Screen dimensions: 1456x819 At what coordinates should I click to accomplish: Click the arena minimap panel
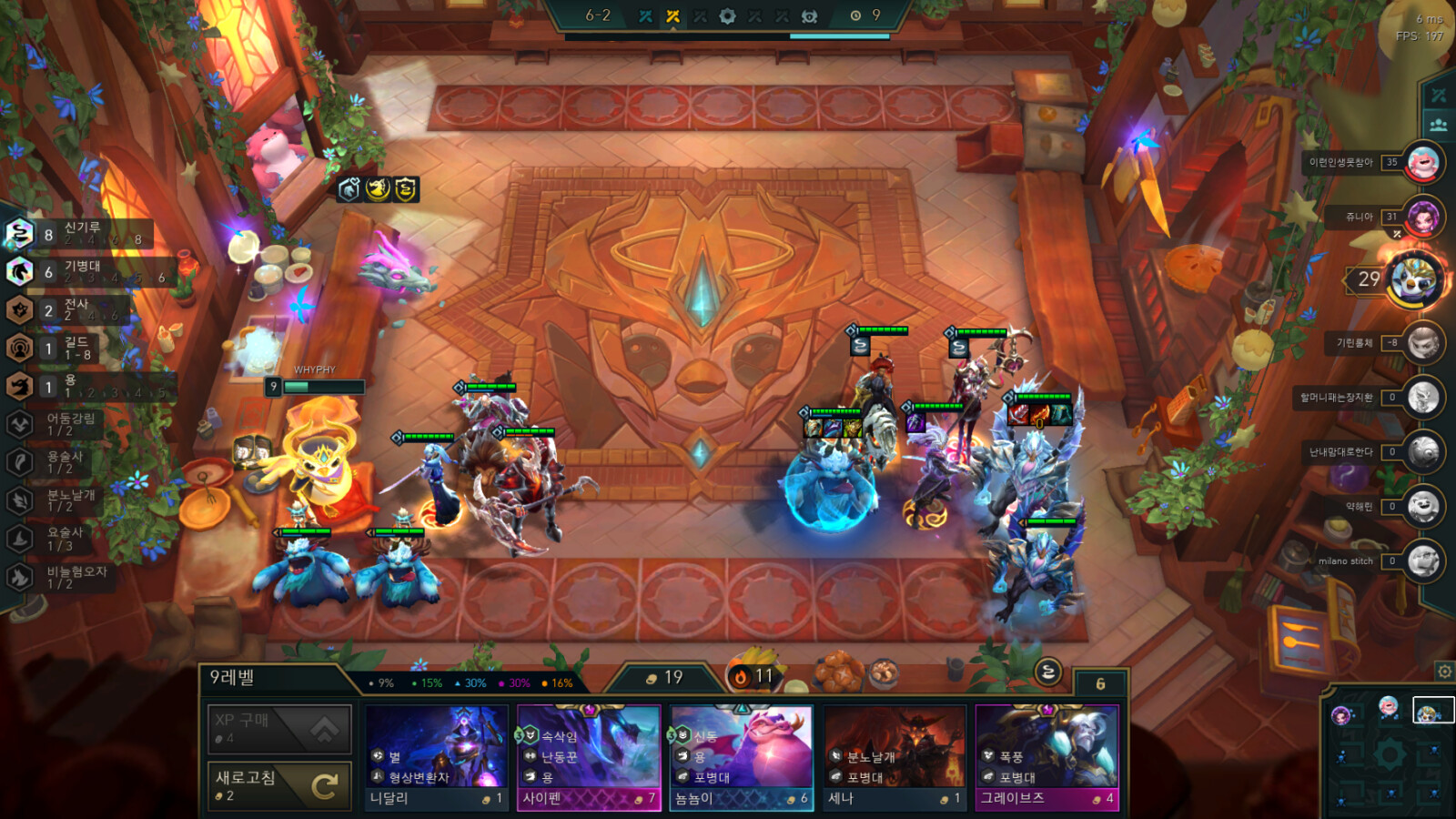pos(1389,755)
